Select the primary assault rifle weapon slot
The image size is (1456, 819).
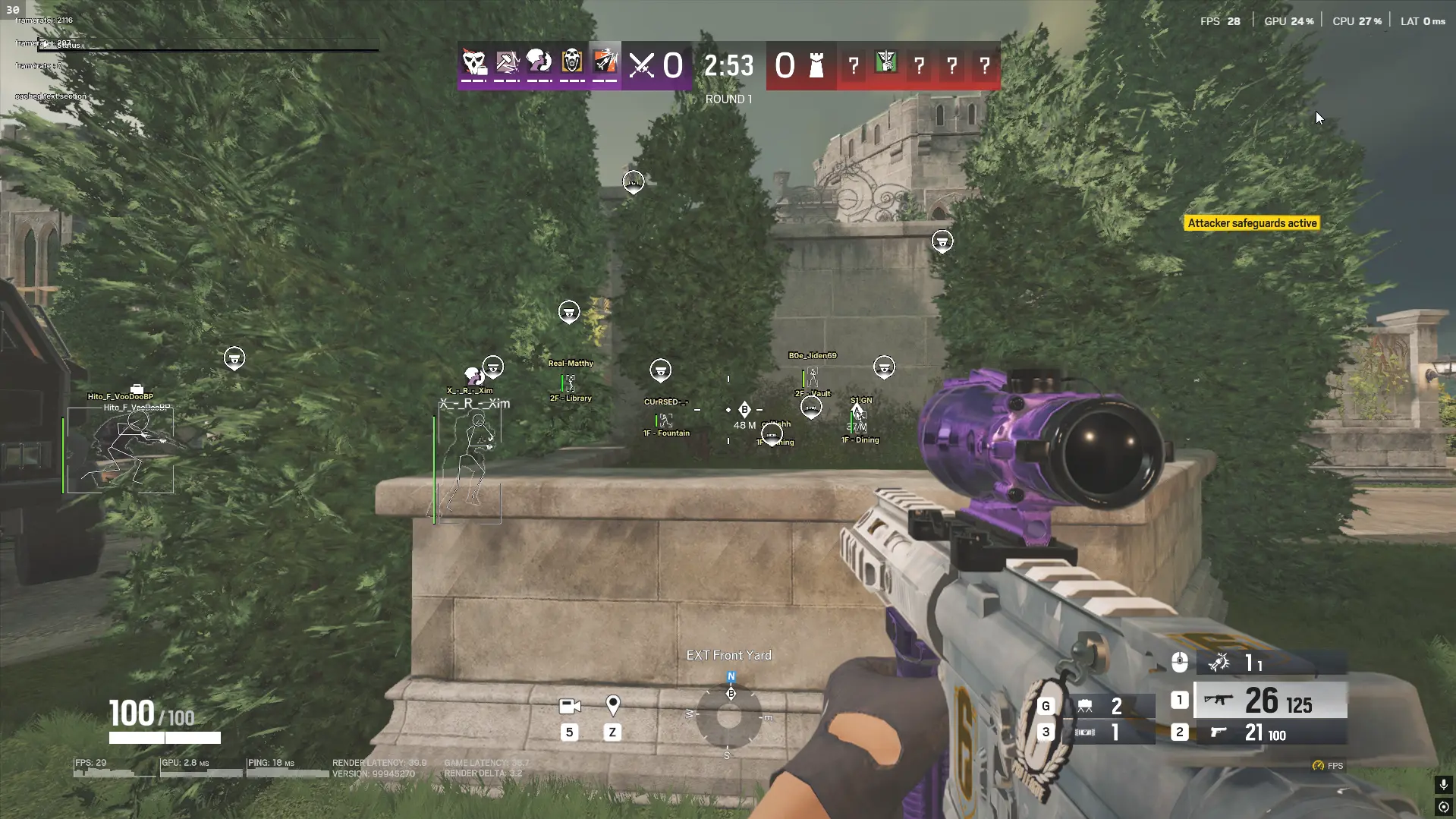pyautogui.click(x=1270, y=701)
